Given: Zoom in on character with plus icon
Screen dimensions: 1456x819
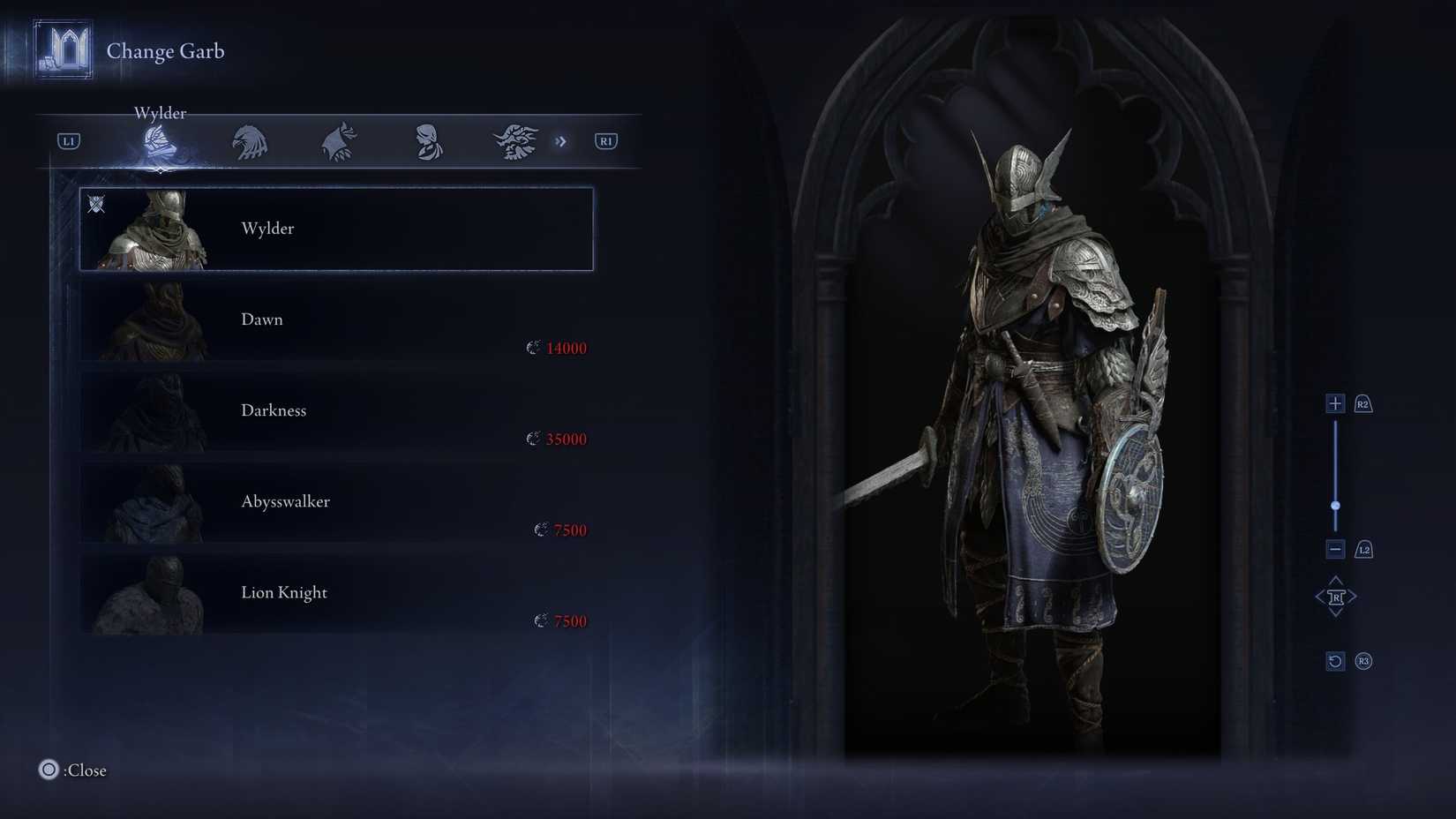Looking at the screenshot, I should 1334,402.
